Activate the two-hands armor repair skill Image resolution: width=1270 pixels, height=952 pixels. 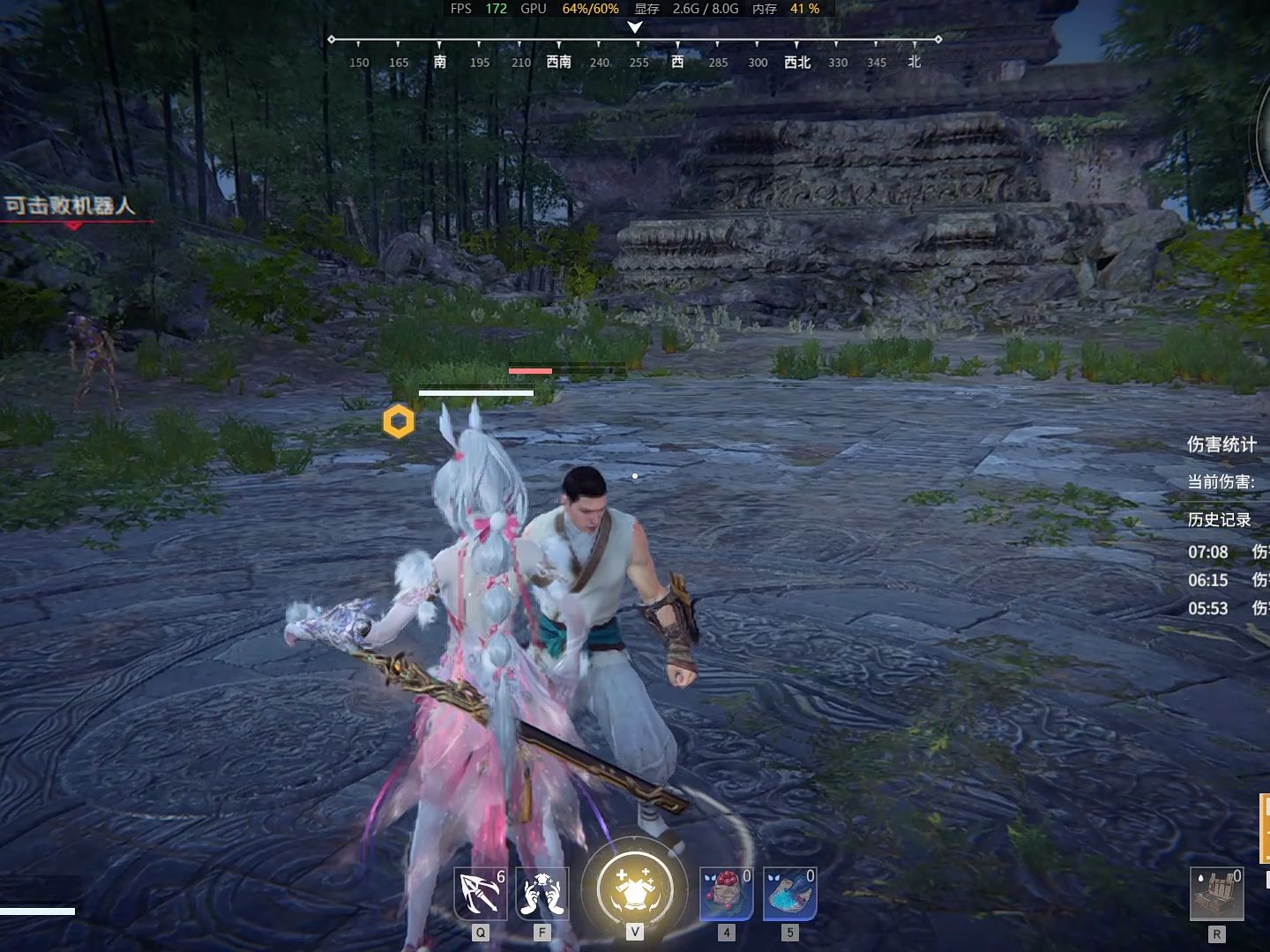542,894
